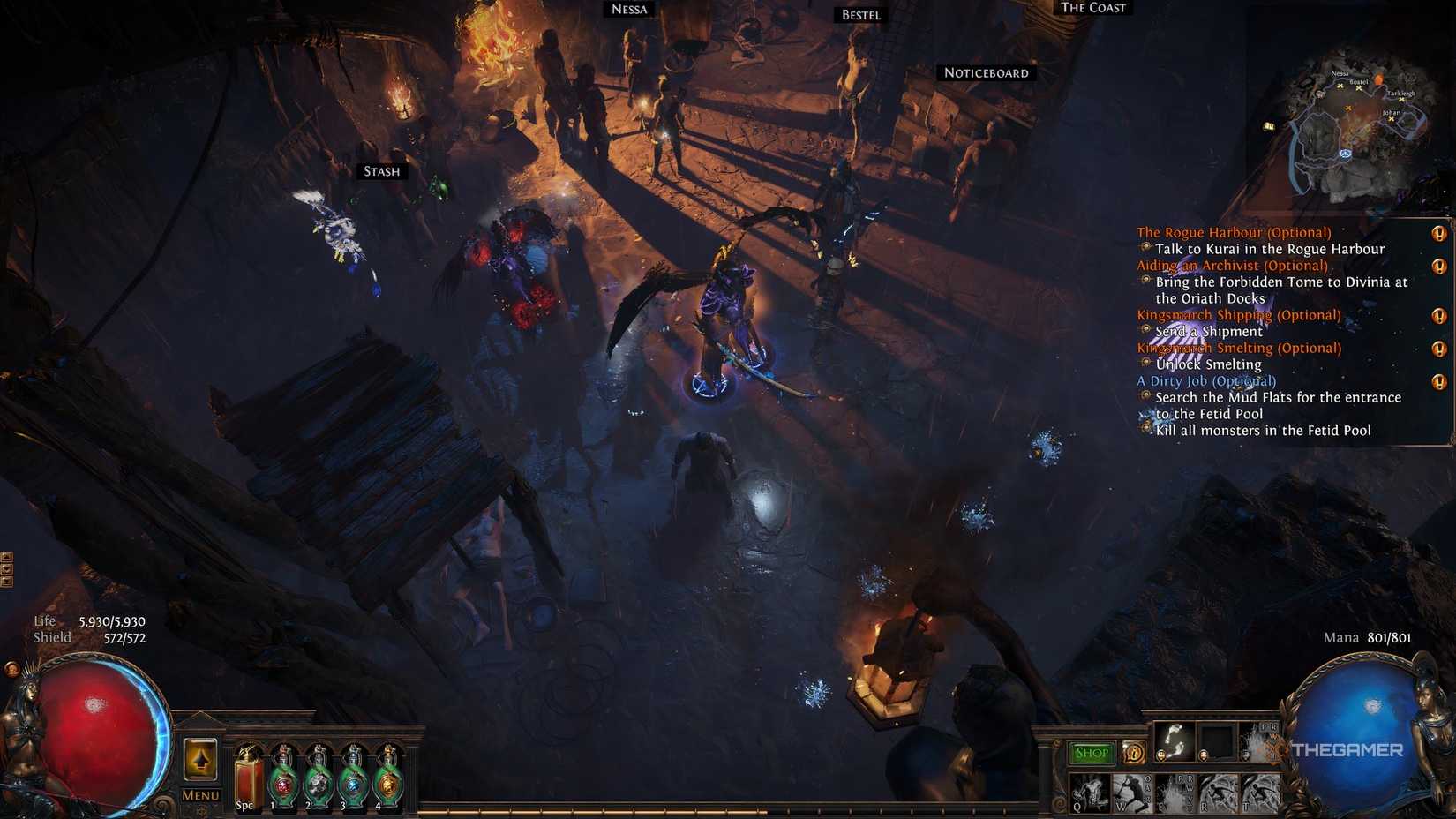Image resolution: width=1456 pixels, height=819 pixels.
Task: Activate the W slot skill icon
Action: (x=1132, y=793)
